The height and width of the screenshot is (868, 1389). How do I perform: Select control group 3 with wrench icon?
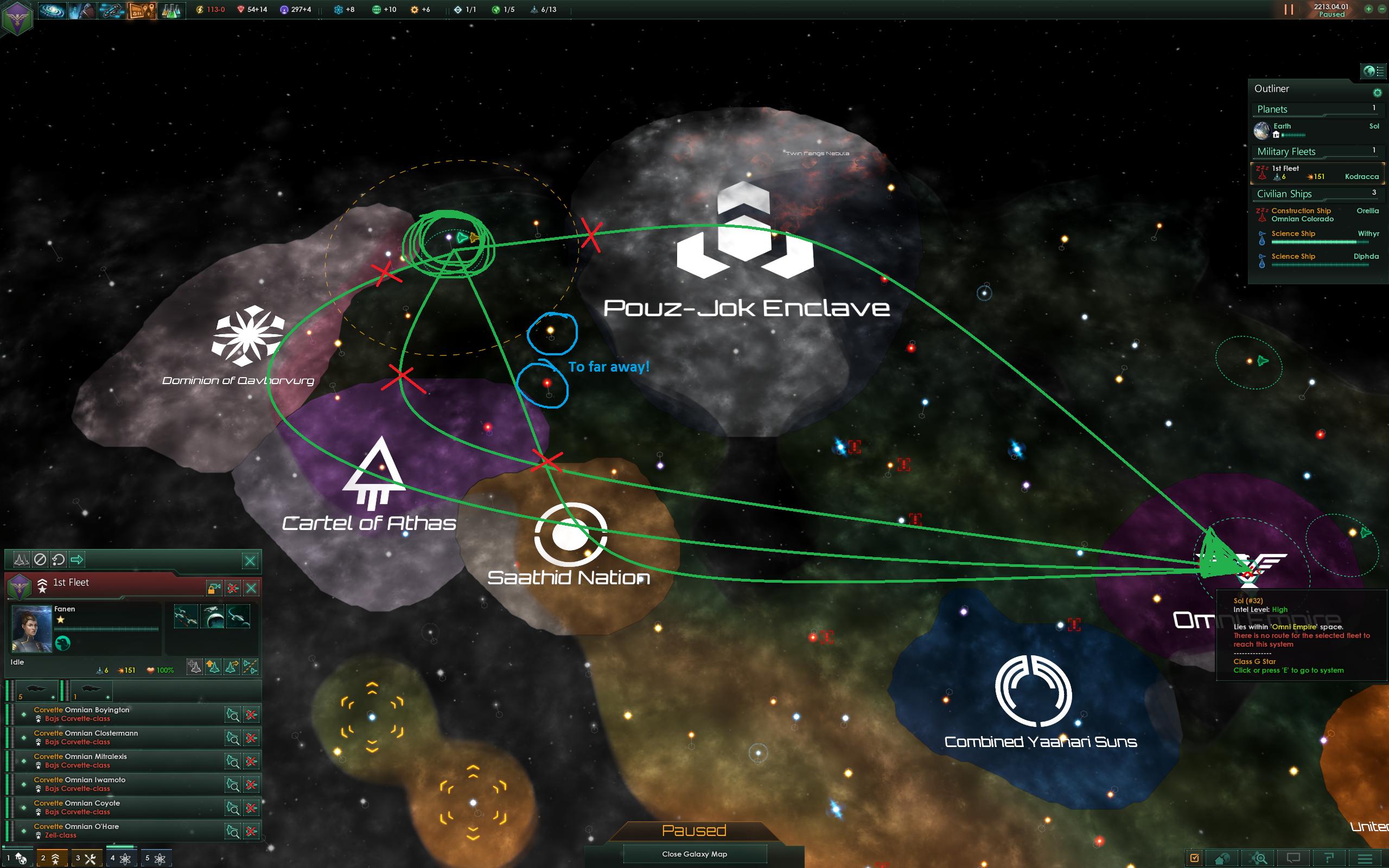pos(86,859)
